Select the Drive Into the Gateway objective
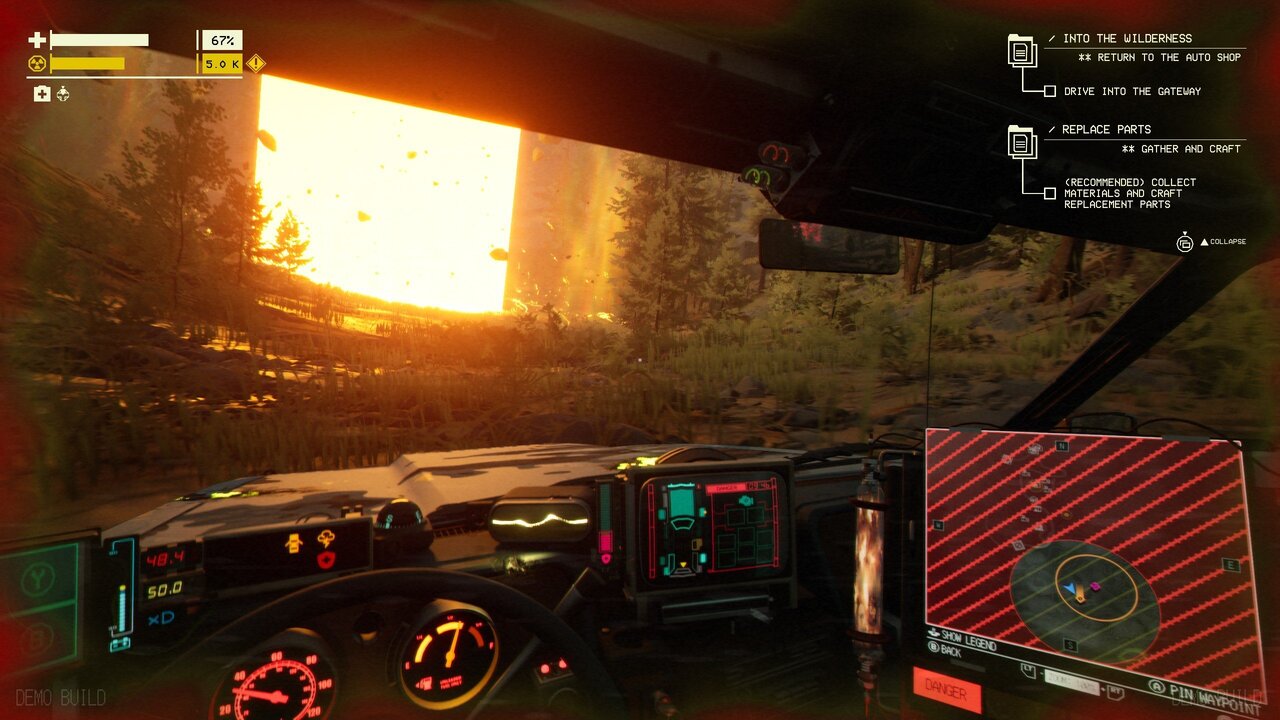Image resolution: width=1280 pixels, height=720 pixels. tap(1132, 91)
